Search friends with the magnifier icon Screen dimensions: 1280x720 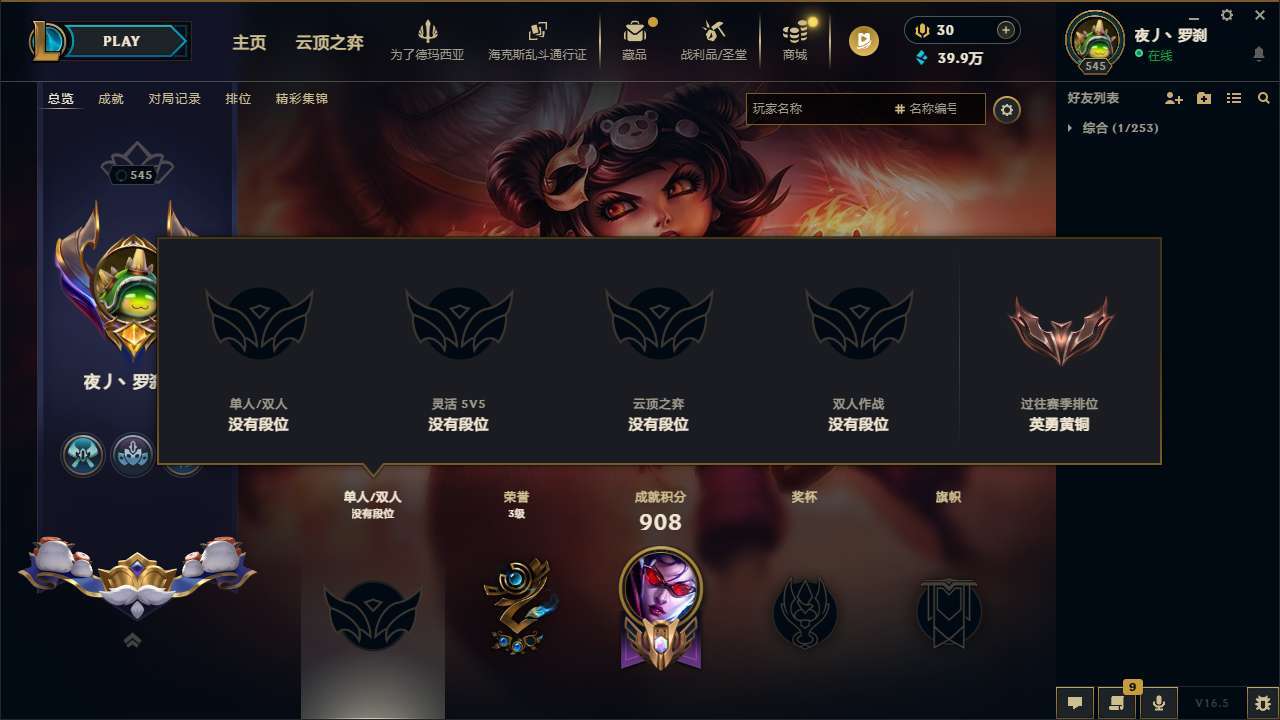1264,98
